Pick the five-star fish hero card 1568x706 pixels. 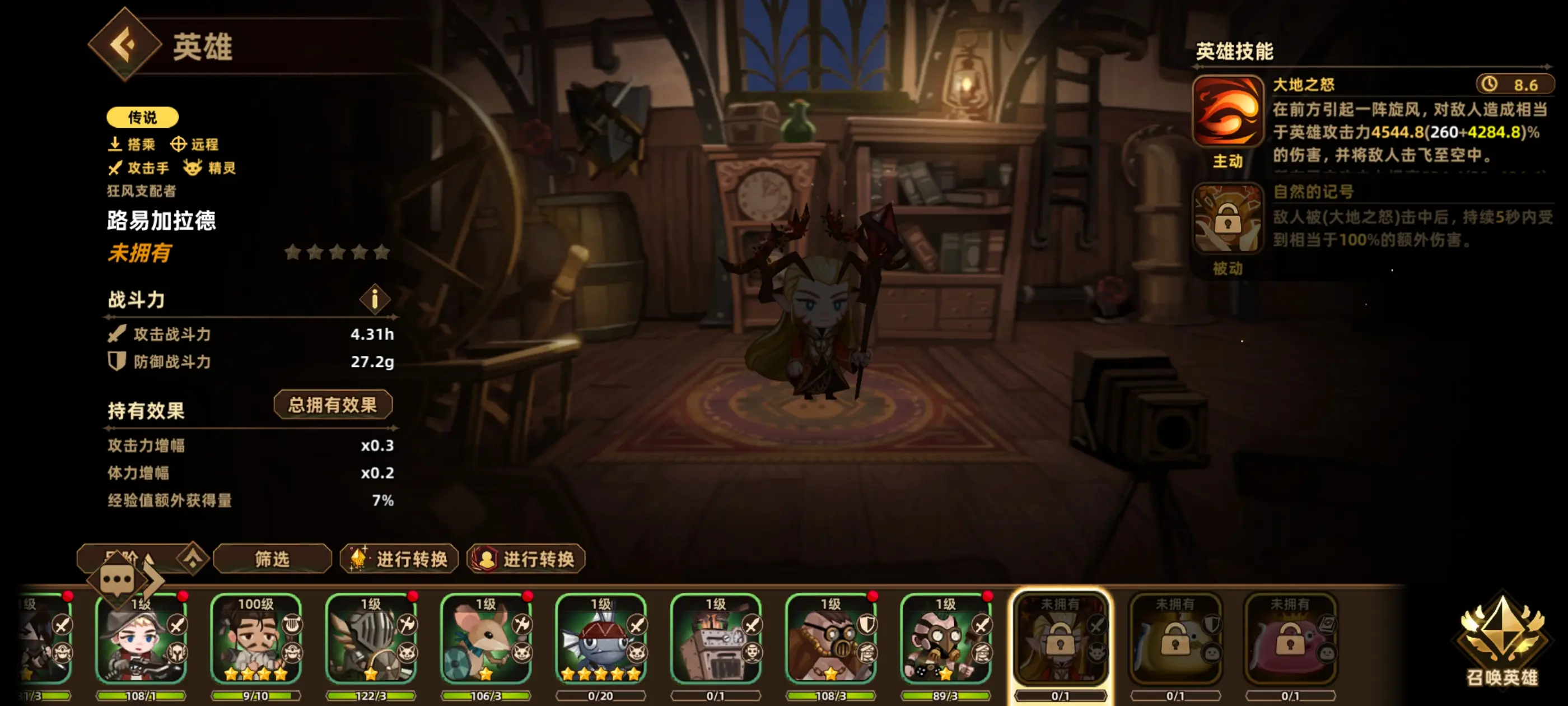tap(601, 640)
